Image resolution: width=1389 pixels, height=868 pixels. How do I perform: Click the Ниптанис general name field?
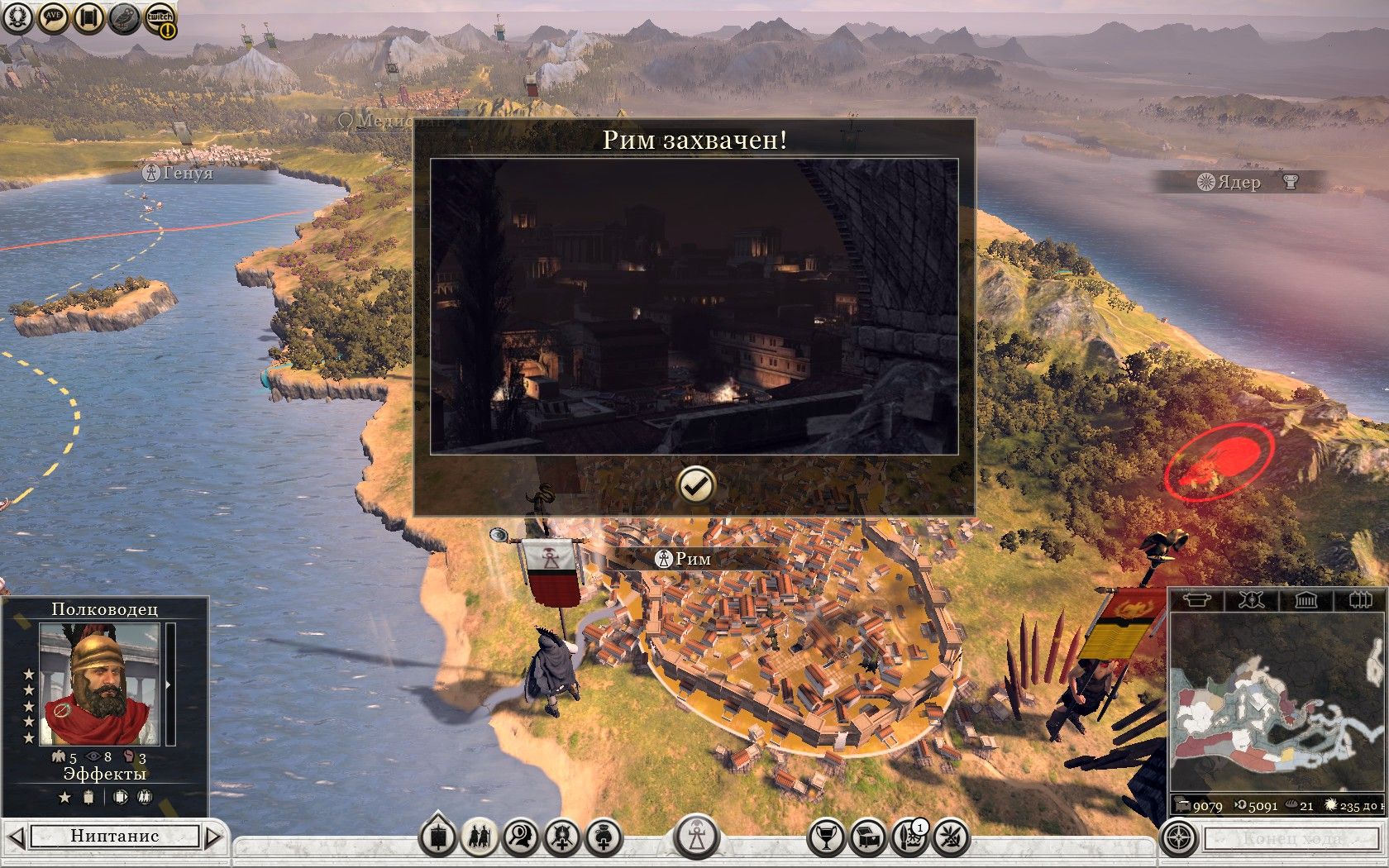pos(115,836)
